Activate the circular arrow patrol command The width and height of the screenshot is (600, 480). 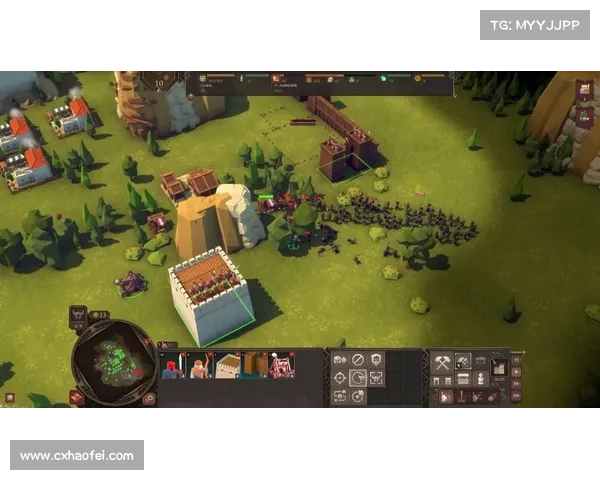(x=358, y=378)
